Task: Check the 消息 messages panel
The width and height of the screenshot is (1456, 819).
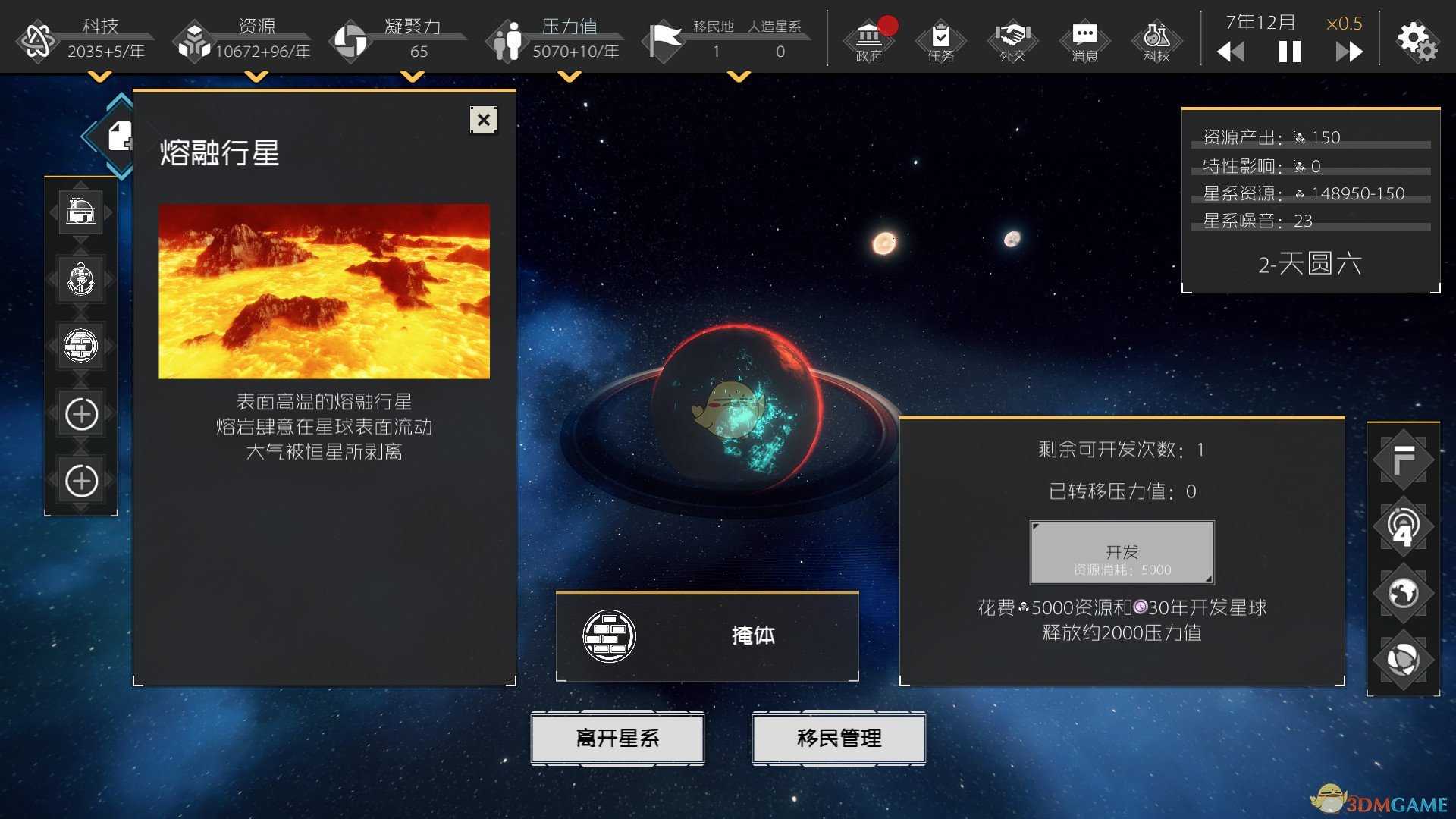Action: (x=1084, y=42)
